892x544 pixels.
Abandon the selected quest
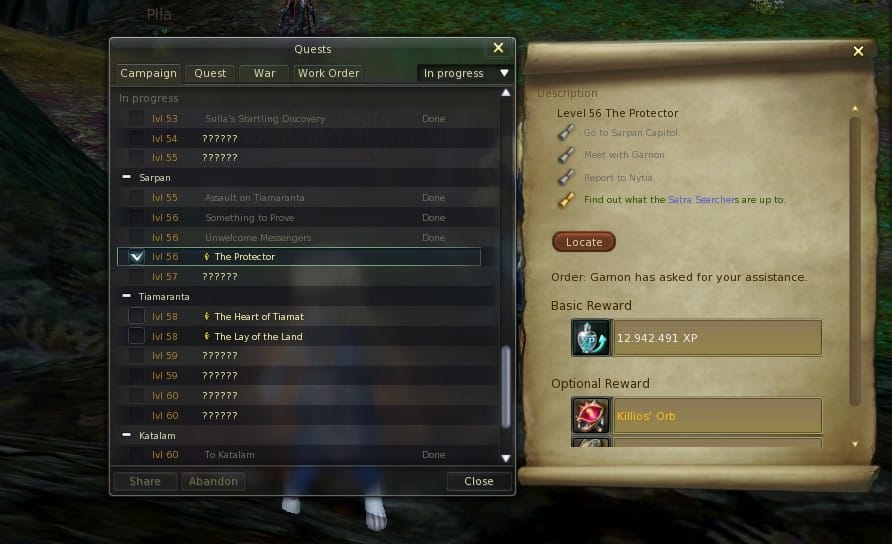(x=213, y=481)
